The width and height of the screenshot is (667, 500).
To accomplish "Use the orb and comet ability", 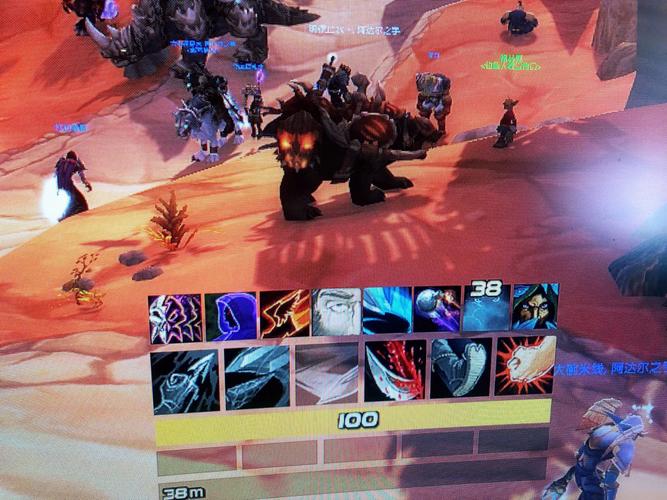I will click(x=438, y=309).
